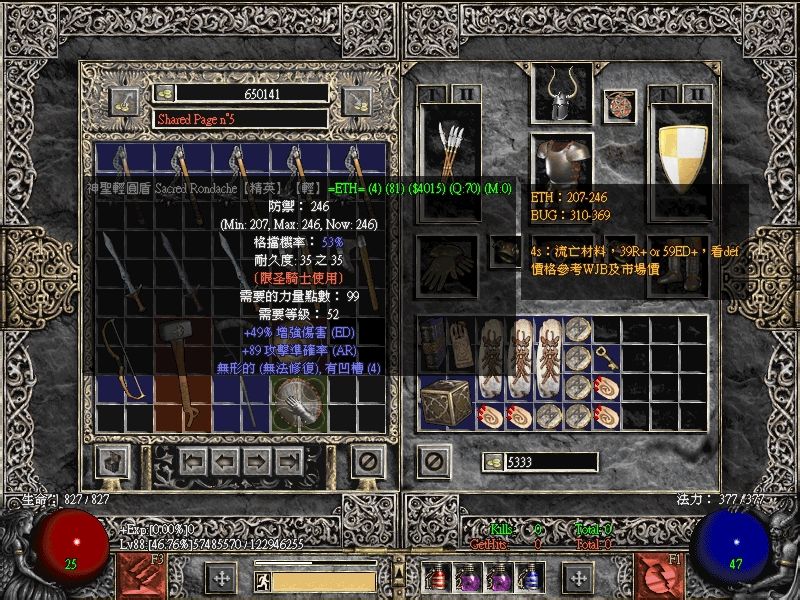Click the equipped amulet slot
The height and width of the screenshot is (600, 800).
coord(620,104)
